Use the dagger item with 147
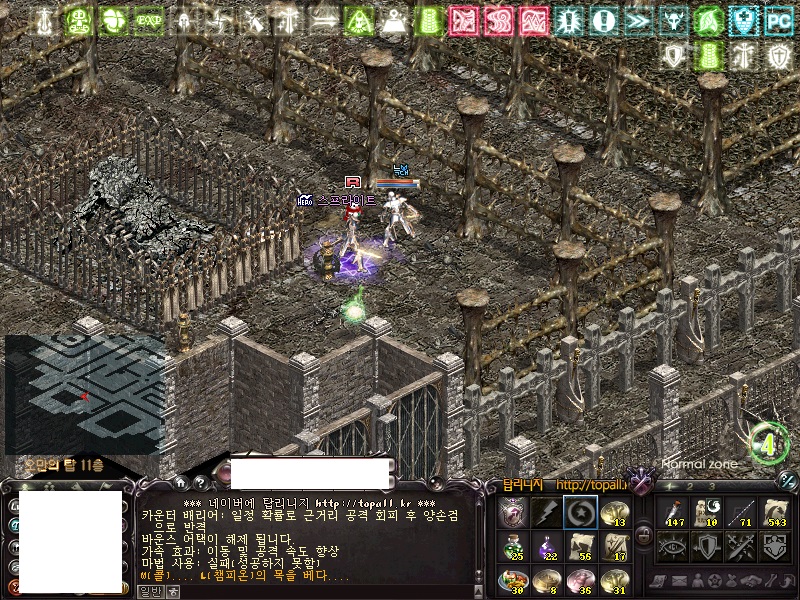This screenshot has height=600, width=800. 672,512
